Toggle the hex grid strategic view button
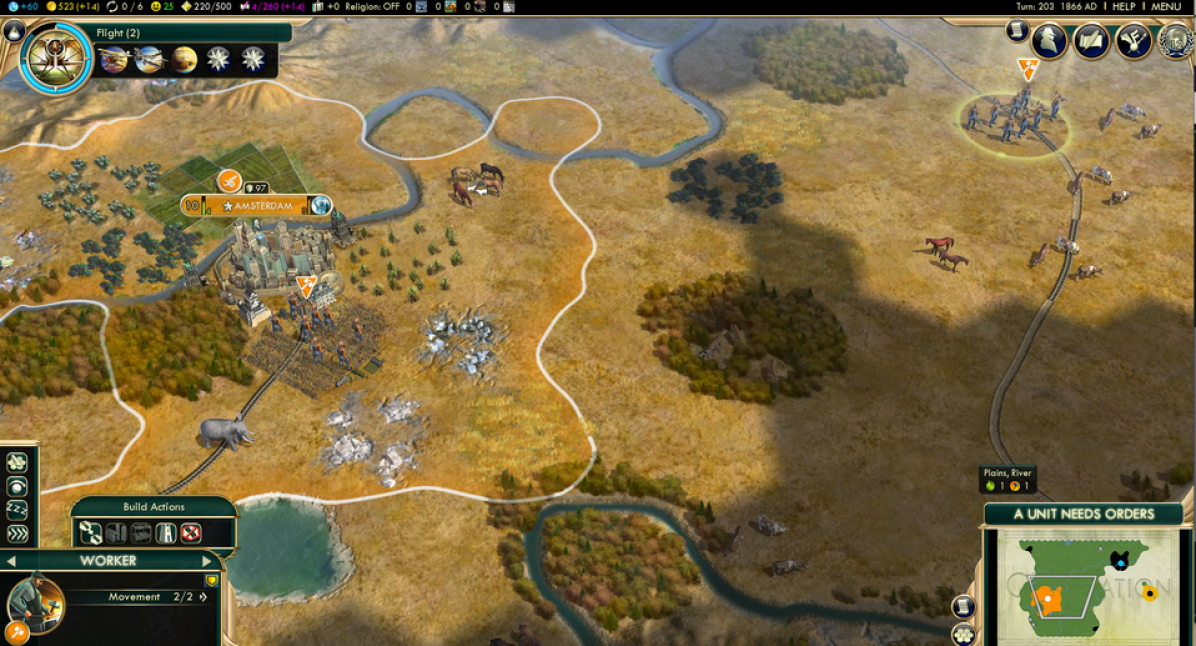Viewport: 1196px width, 646px height. click(963, 633)
